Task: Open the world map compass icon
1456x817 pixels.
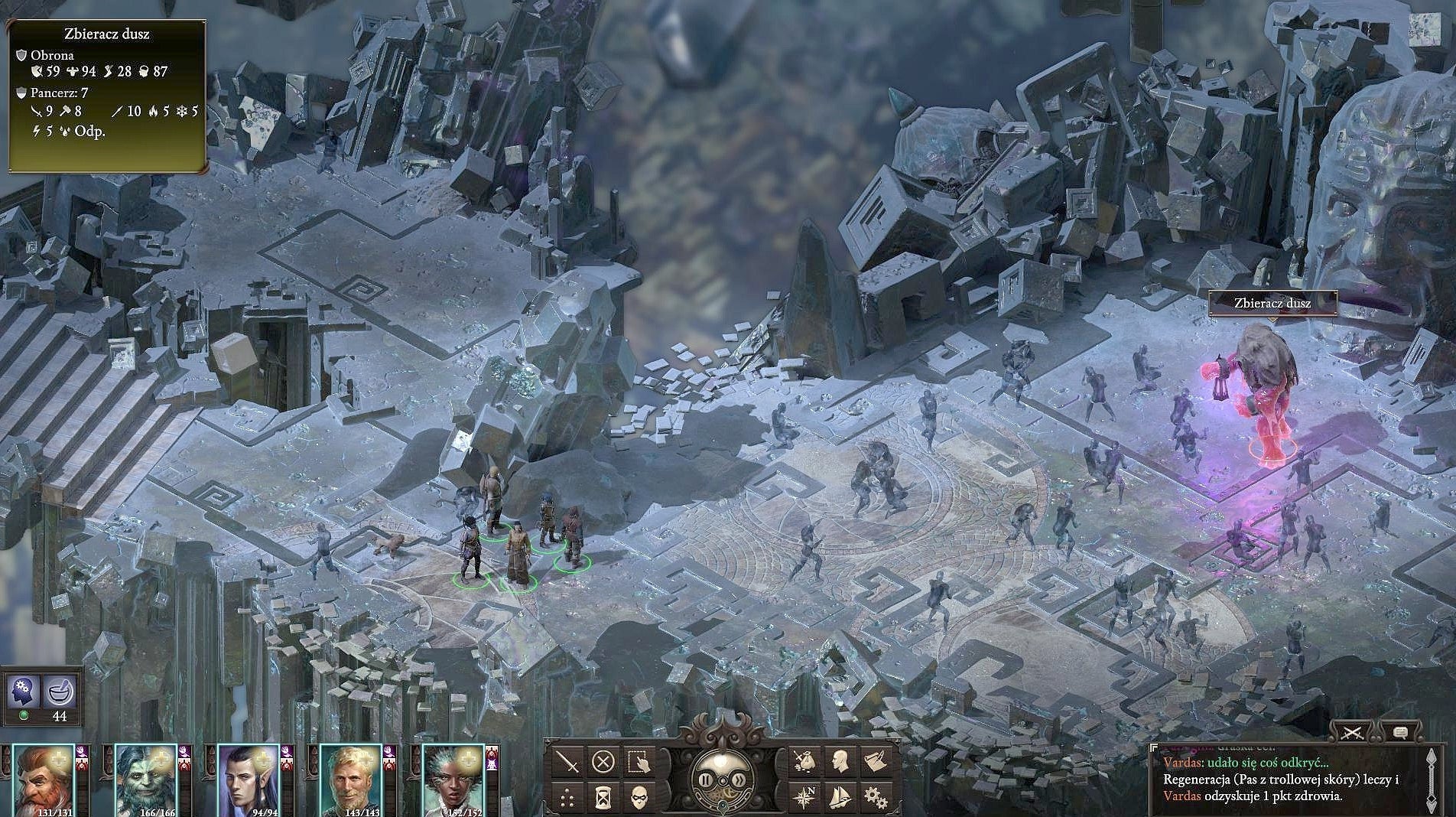Action: [x=805, y=796]
